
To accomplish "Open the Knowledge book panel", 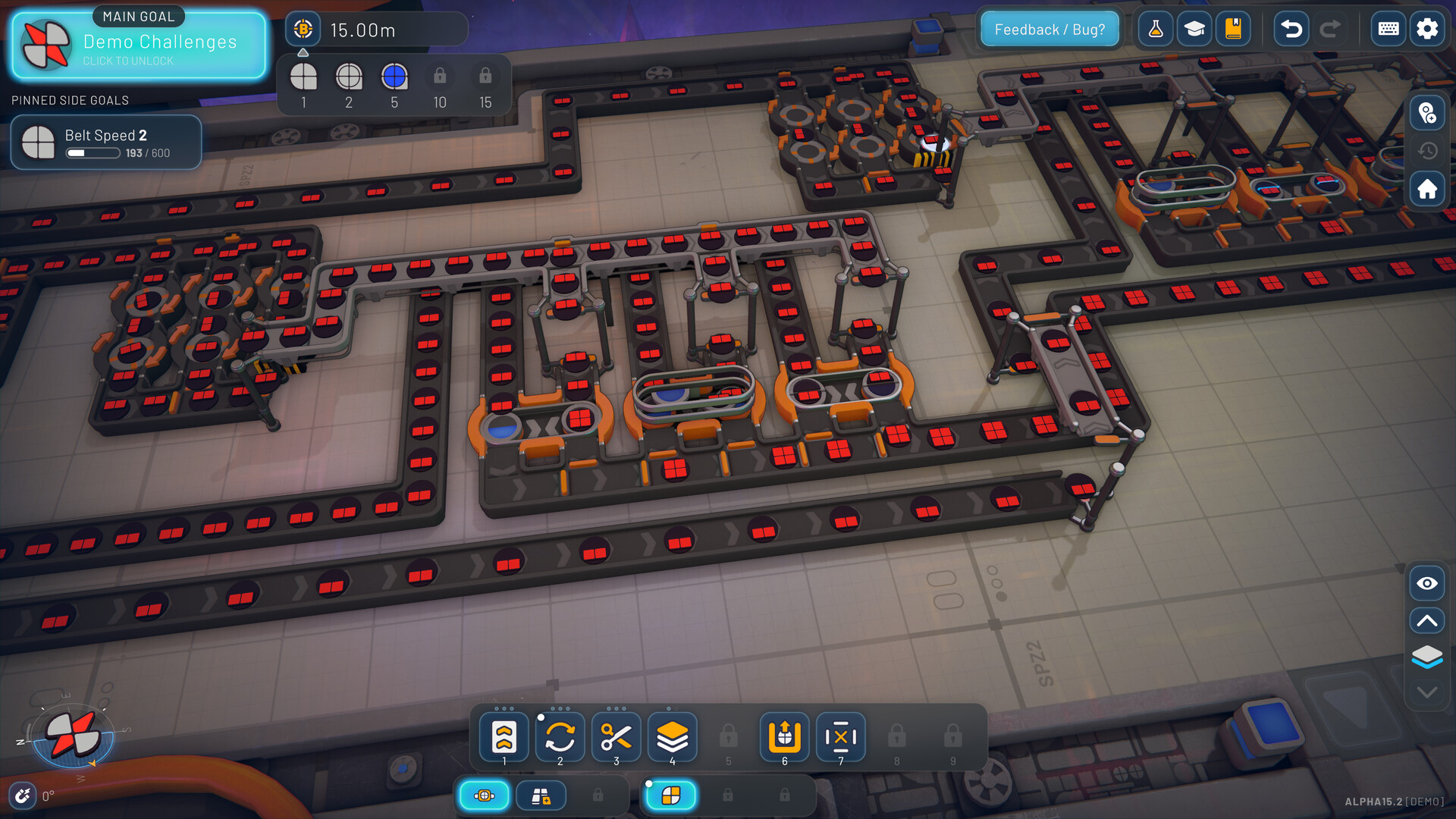I will point(1233,29).
